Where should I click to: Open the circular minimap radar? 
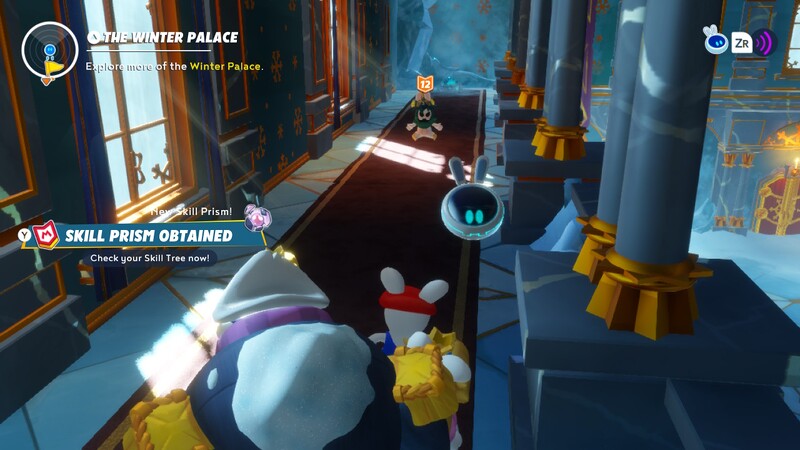coord(49,50)
